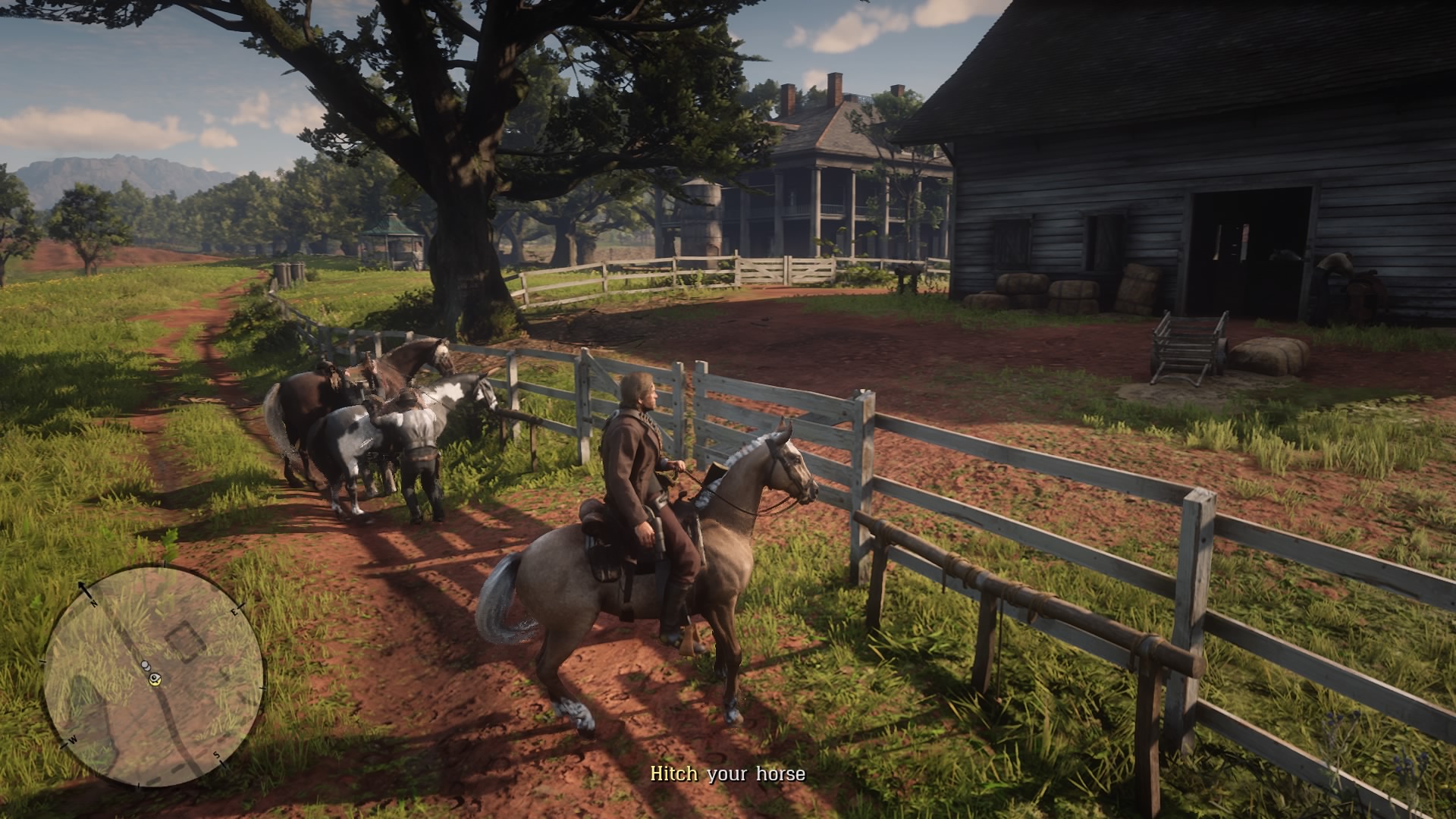Select the letter E on the minimap ring

click(234, 611)
